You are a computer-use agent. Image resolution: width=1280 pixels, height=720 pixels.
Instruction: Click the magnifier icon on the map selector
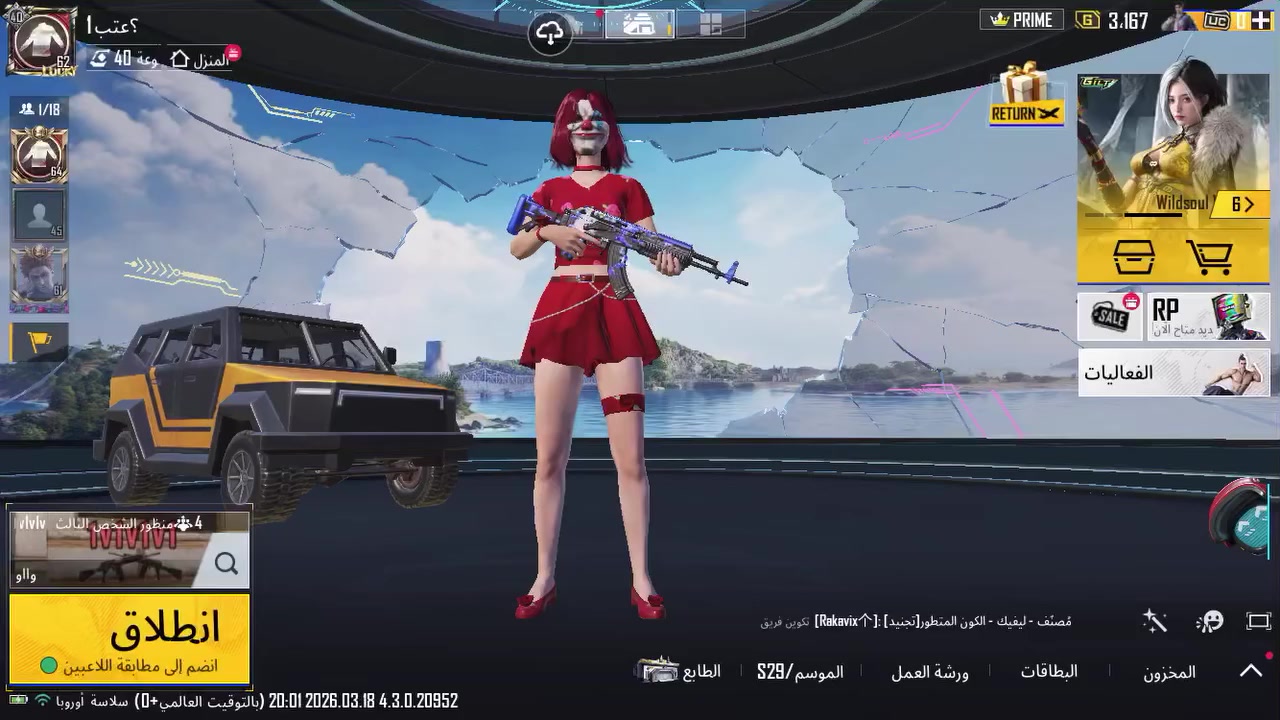pyautogui.click(x=226, y=563)
